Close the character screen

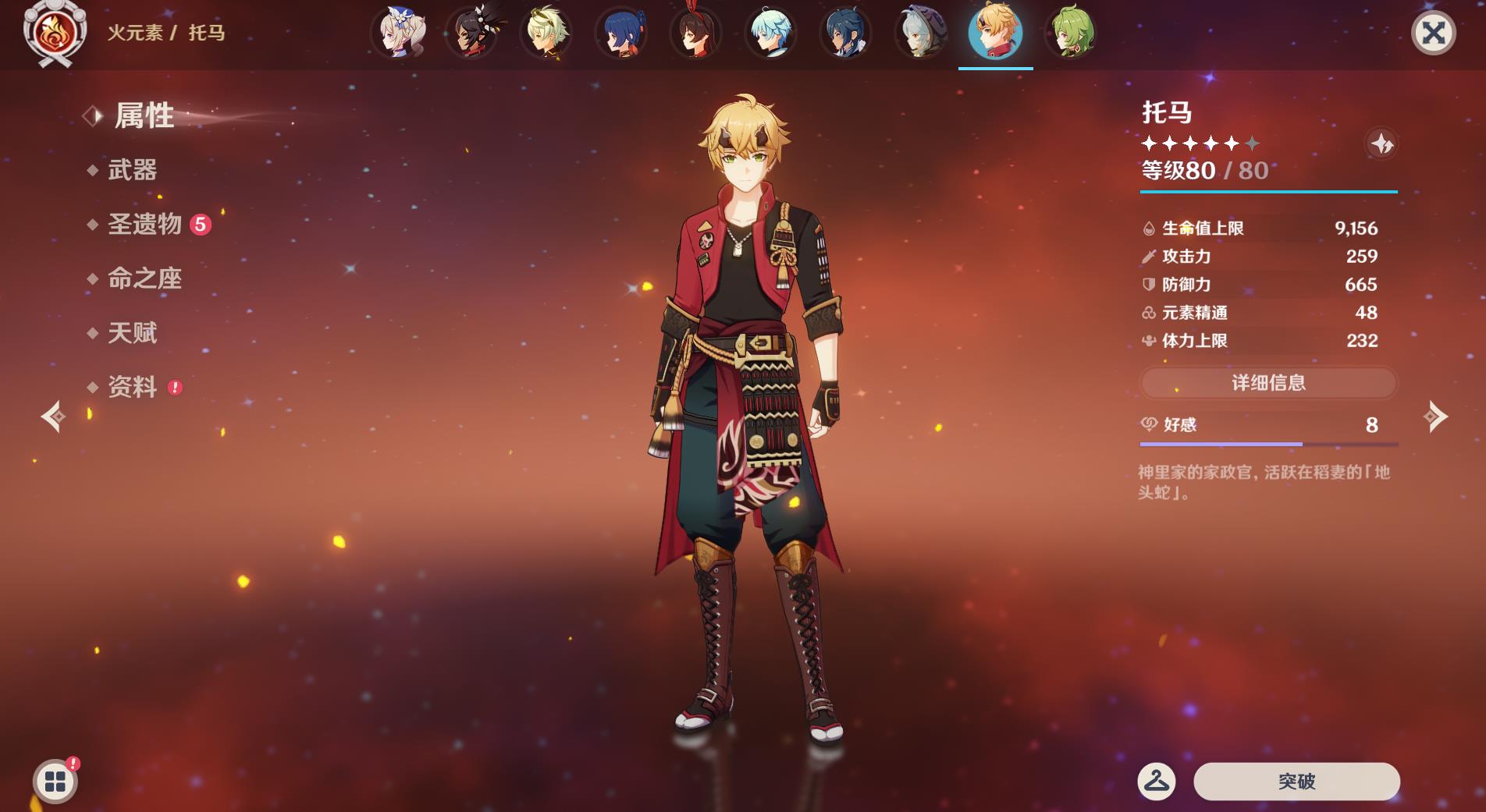pyautogui.click(x=1433, y=34)
